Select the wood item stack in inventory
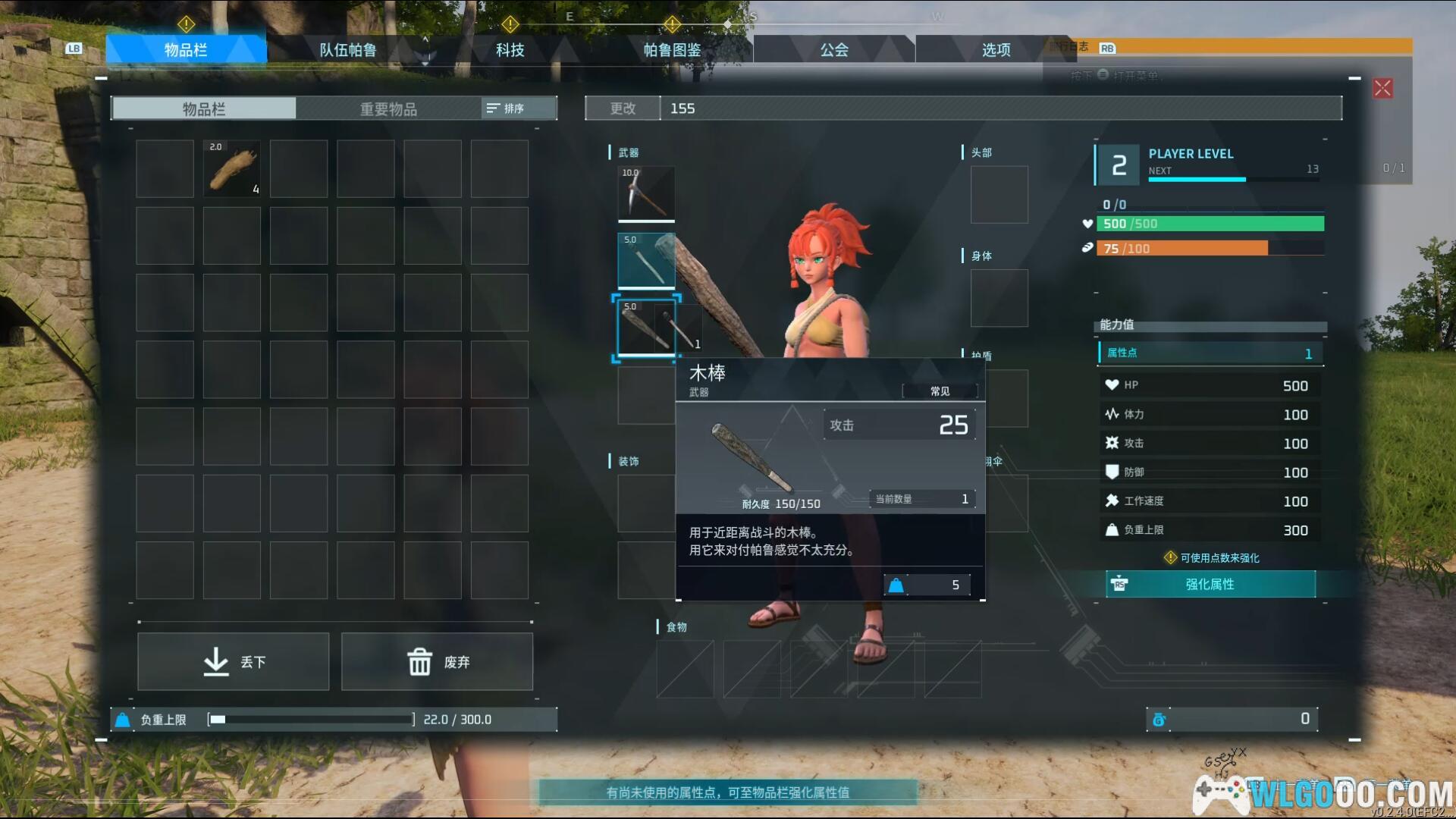 pos(232,169)
